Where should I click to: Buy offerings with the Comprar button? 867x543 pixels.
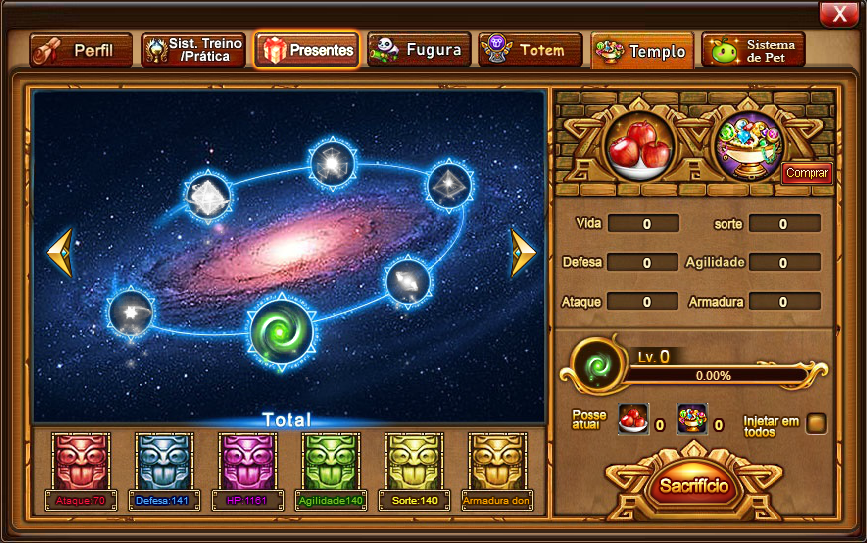pos(806,173)
